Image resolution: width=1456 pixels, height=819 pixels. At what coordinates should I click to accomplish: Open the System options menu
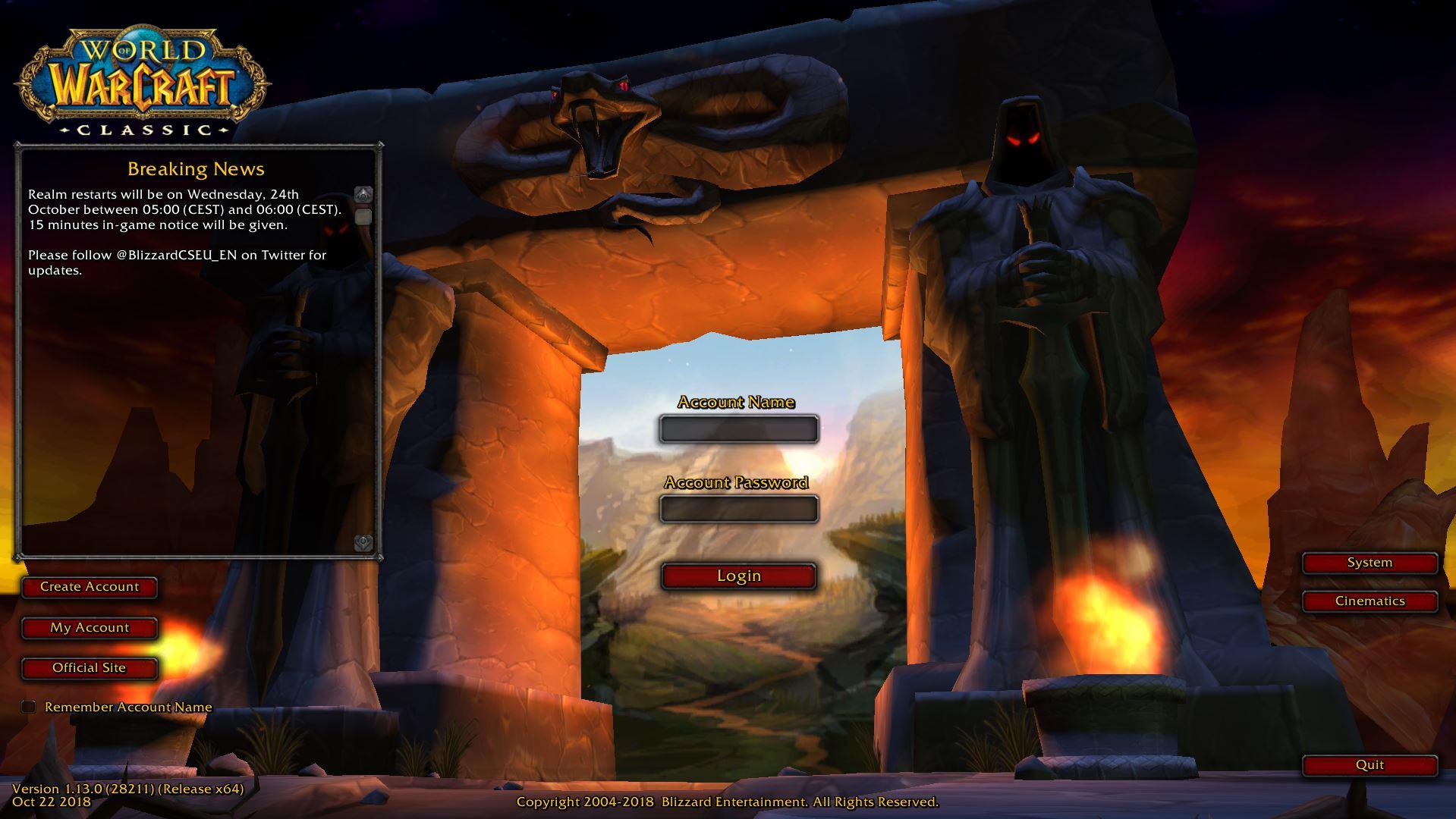tap(1370, 563)
